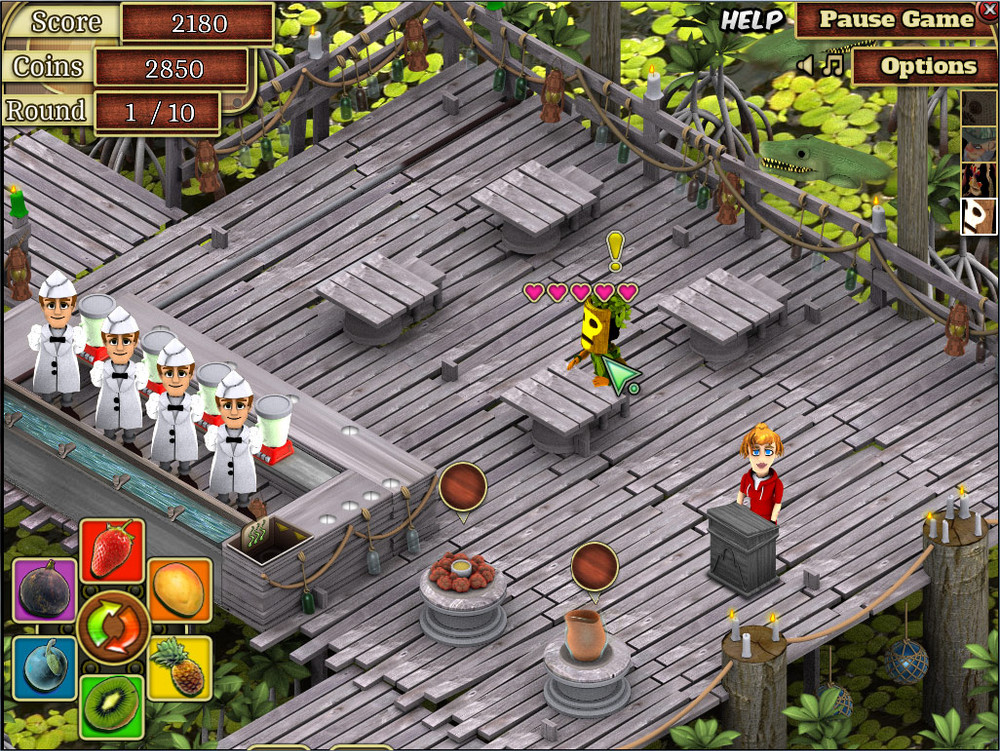Viewport: 1000px width, 751px height.
Task: Open the Options menu
Action: 927,67
